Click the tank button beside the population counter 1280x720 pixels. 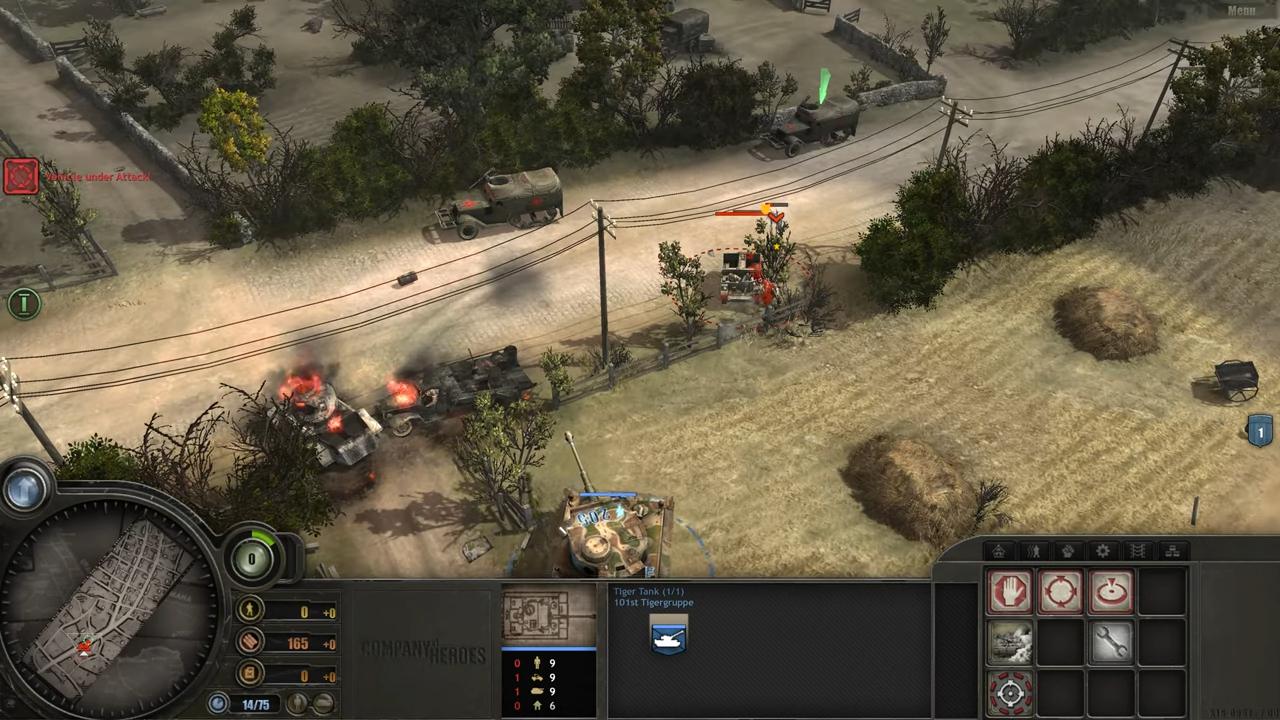[323, 703]
